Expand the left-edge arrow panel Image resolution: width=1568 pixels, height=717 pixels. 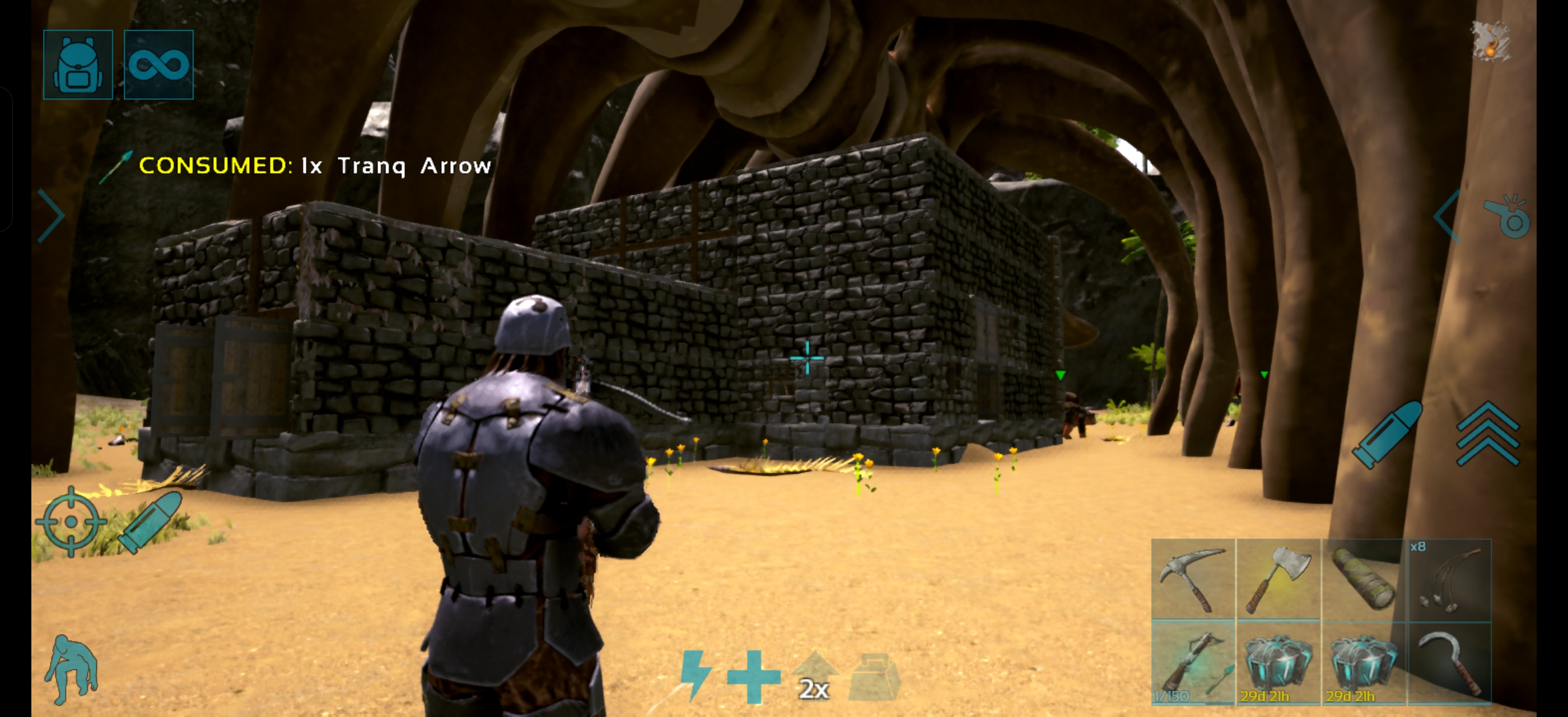click(x=51, y=216)
